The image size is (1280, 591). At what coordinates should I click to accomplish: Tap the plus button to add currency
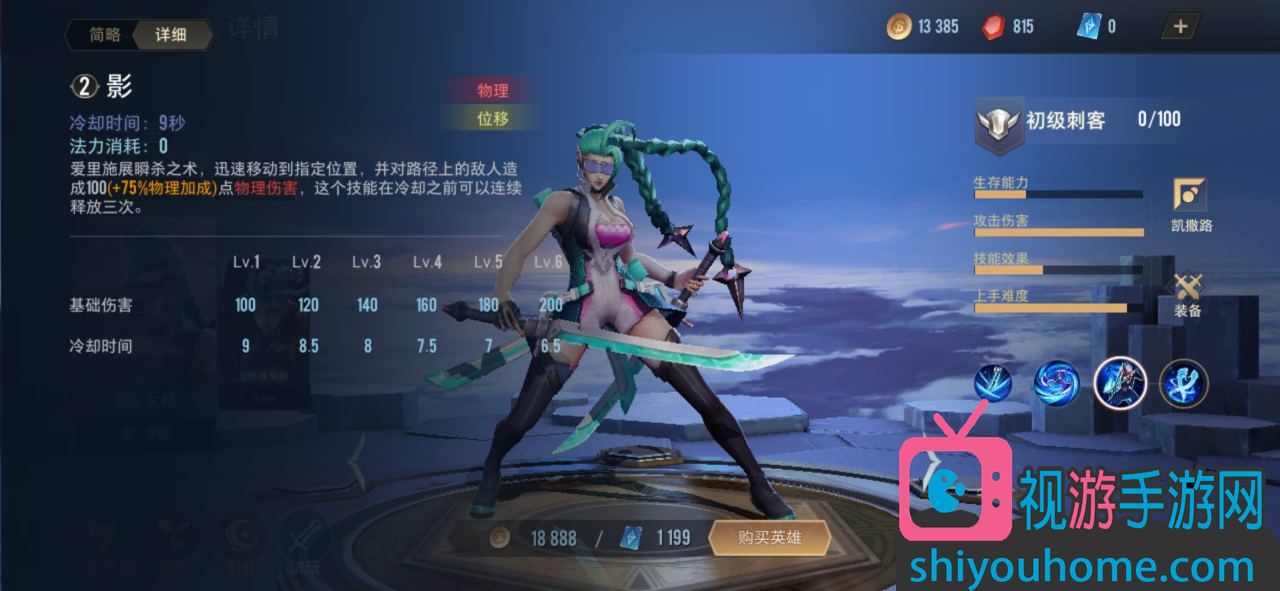[x=1180, y=27]
